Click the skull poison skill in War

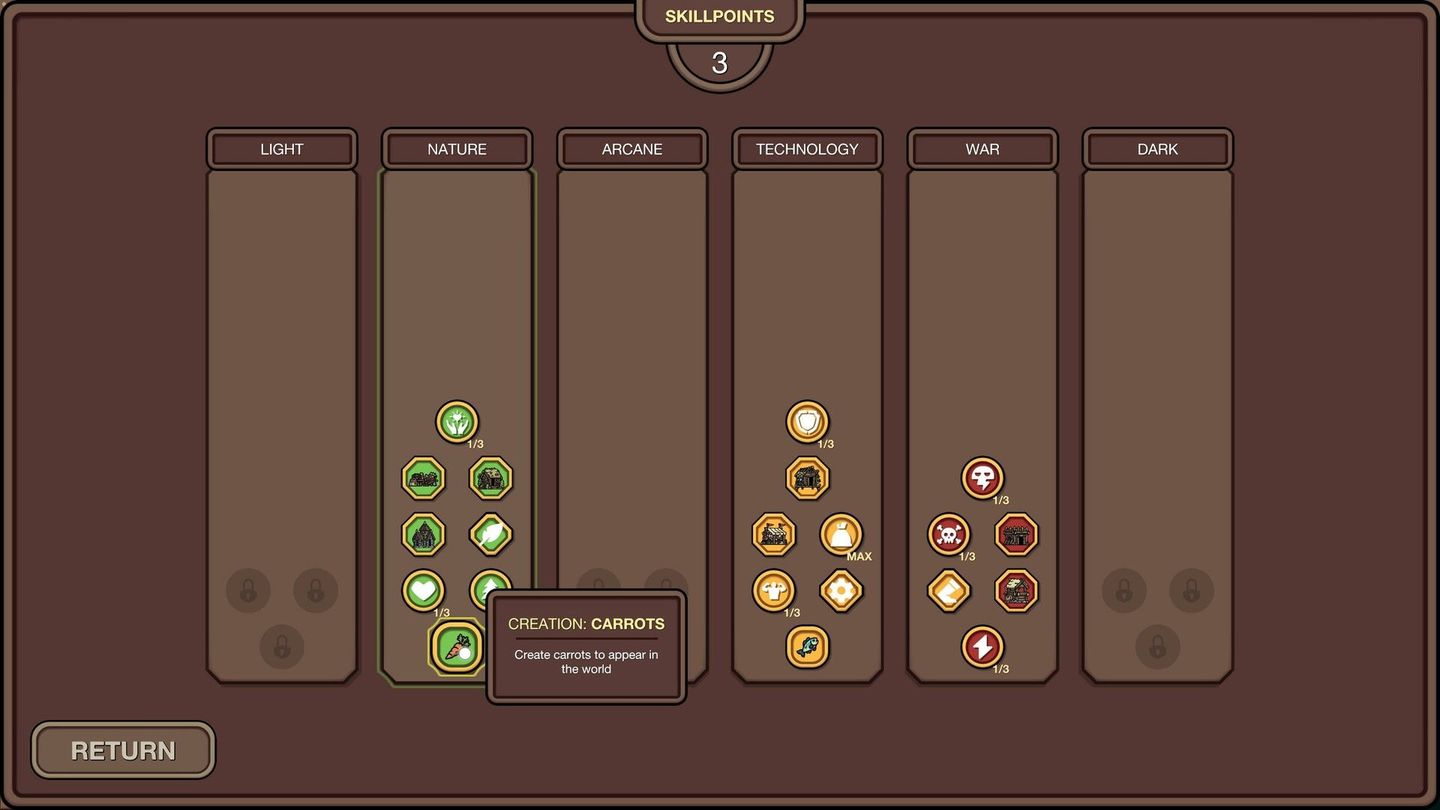pyautogui.click(x=948, y=533)
